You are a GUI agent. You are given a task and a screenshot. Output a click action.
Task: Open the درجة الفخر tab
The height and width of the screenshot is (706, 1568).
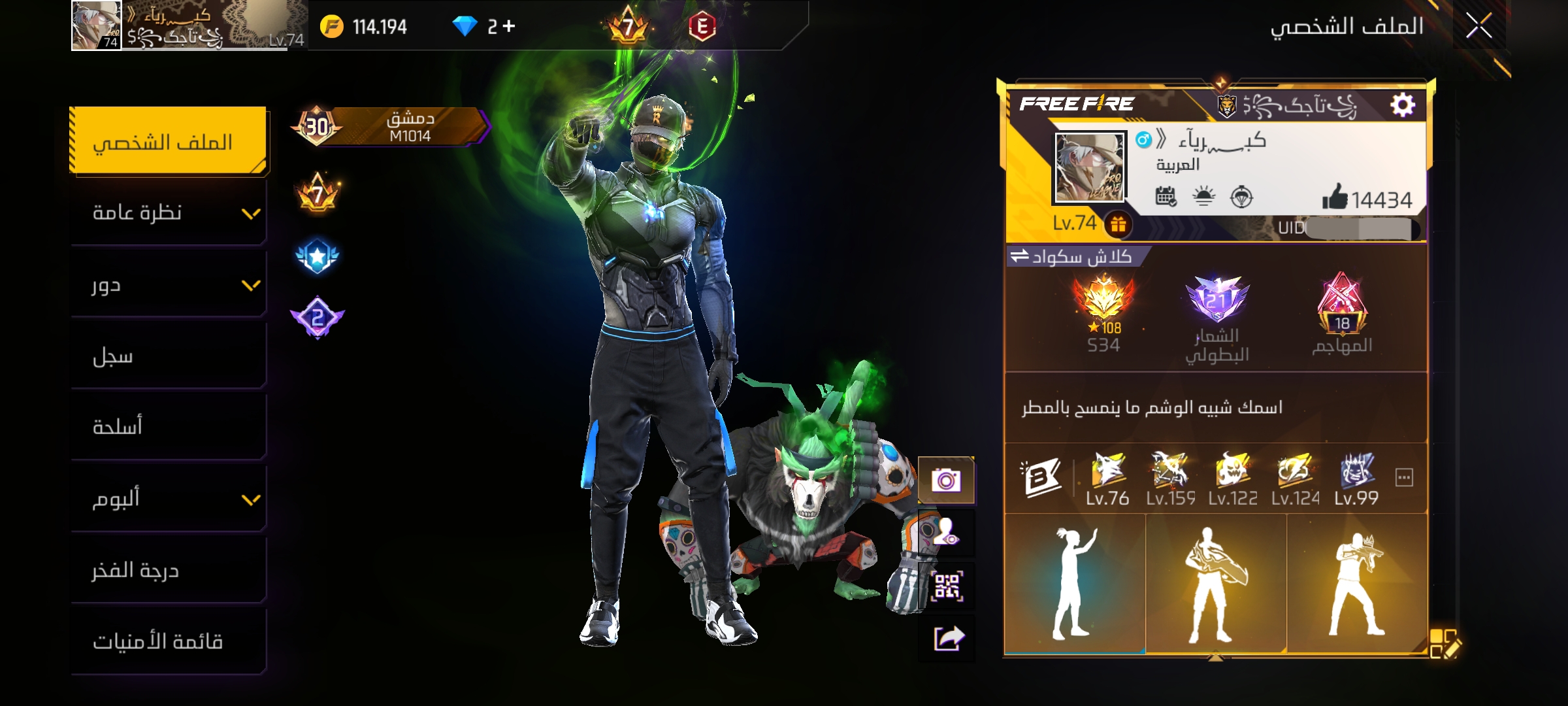pos(168,571)
